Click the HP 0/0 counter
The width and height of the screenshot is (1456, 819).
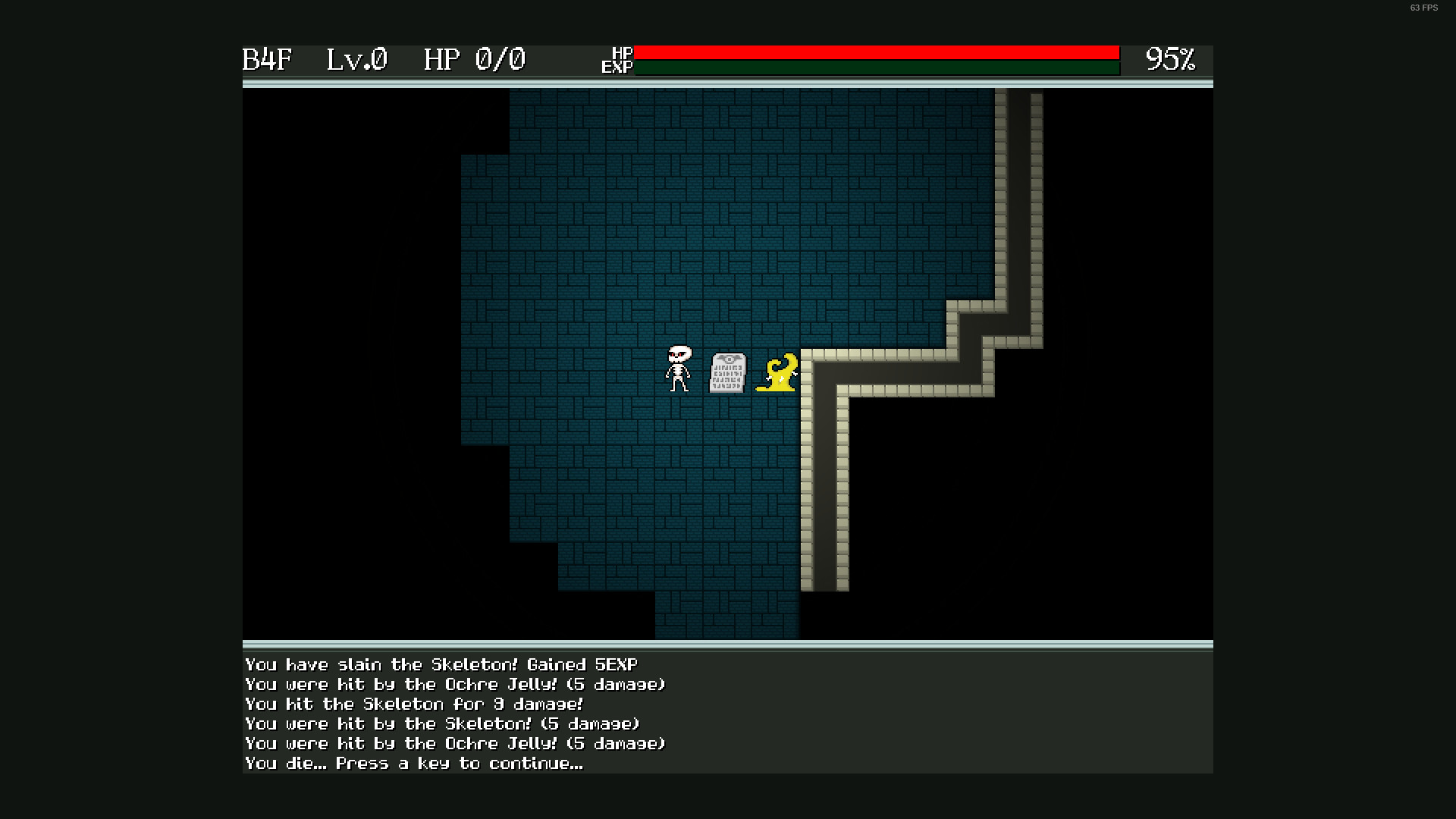(474, 59)
